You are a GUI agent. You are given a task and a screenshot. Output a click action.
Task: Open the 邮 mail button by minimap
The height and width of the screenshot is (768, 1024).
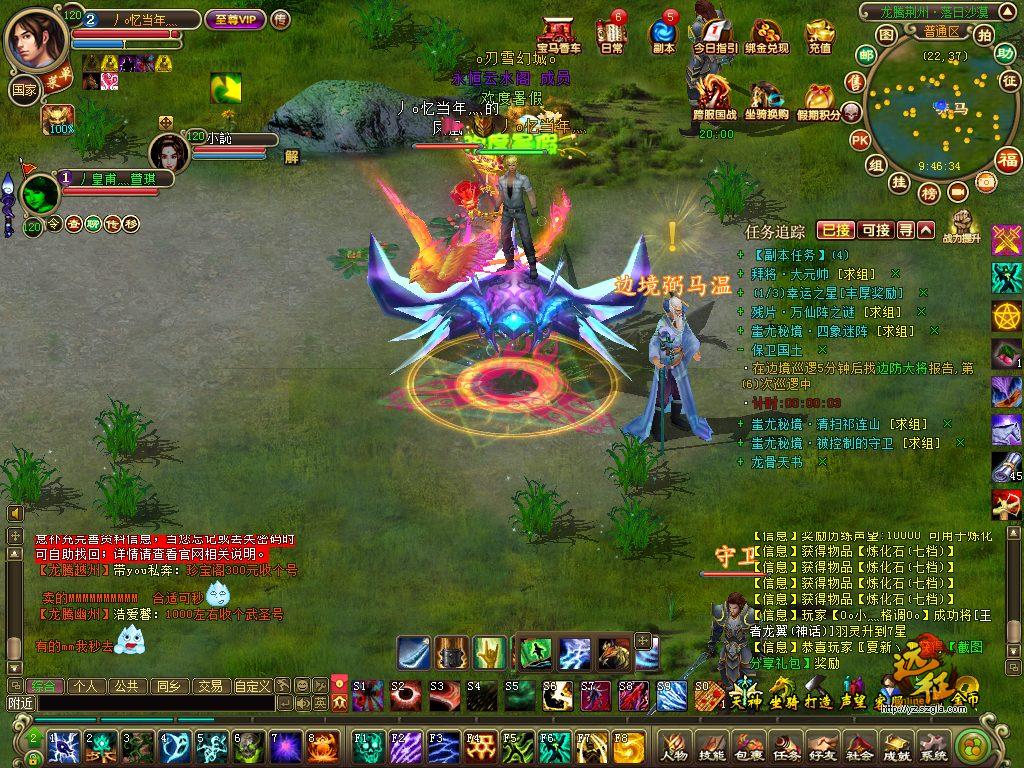[865, 55]
